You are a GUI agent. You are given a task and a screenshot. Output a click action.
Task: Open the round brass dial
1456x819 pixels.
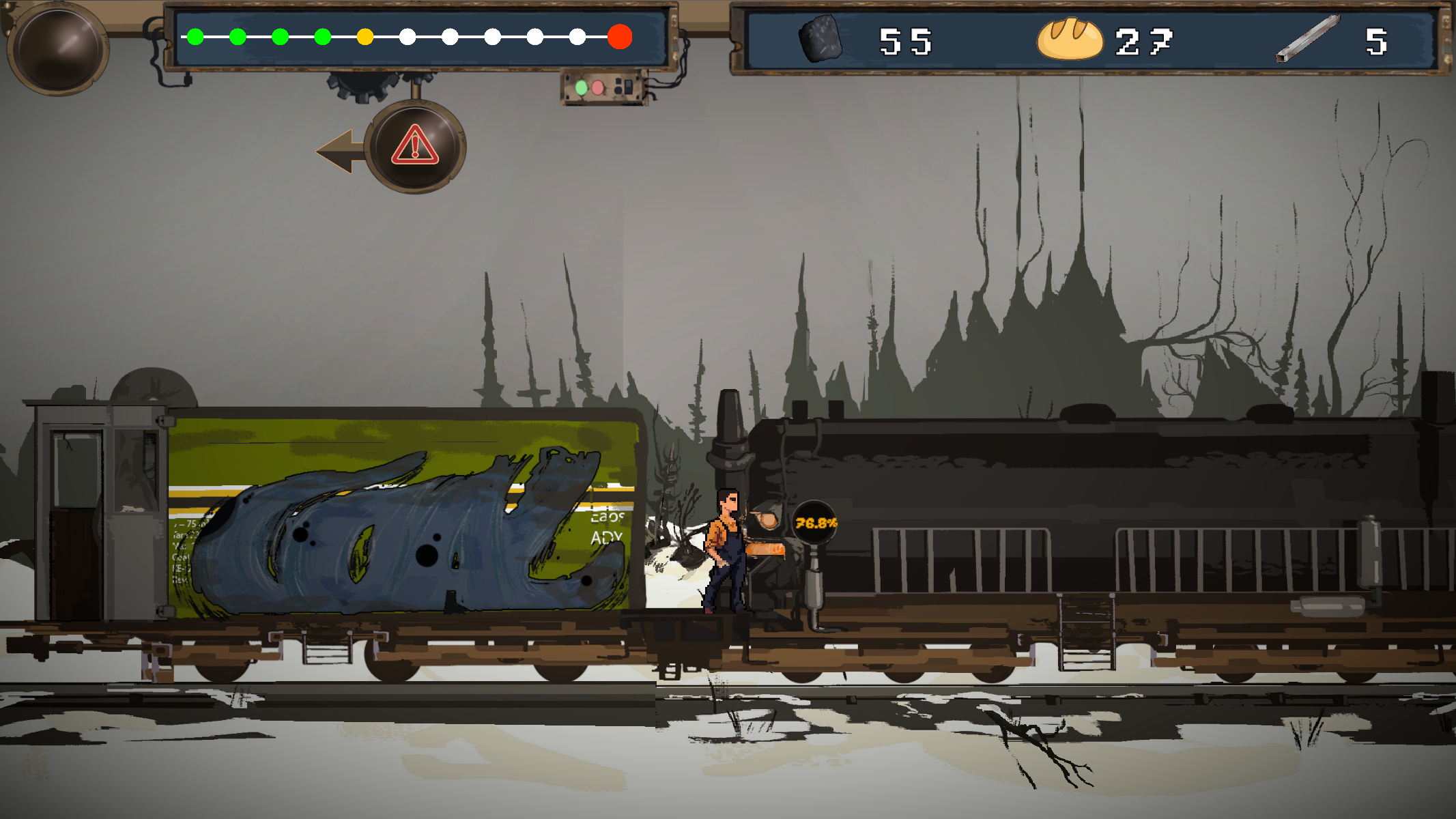[x=59, y=48]
